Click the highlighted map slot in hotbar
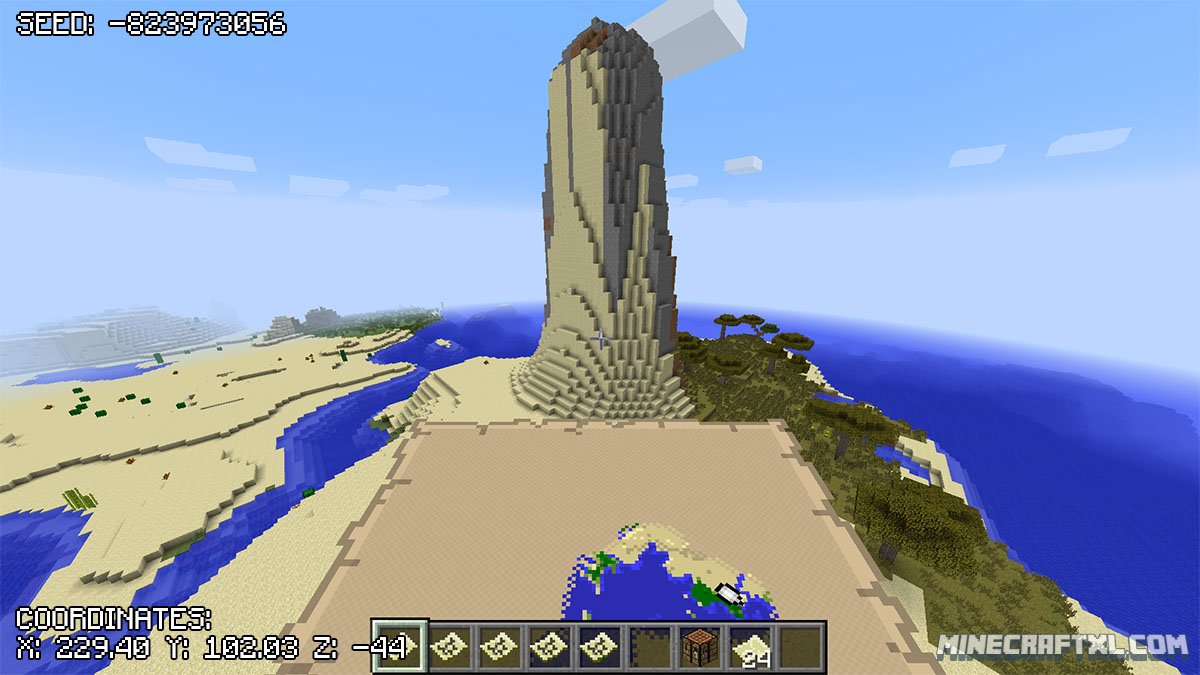The height and width of the screenshot is (675, 1200). [400, 647]
